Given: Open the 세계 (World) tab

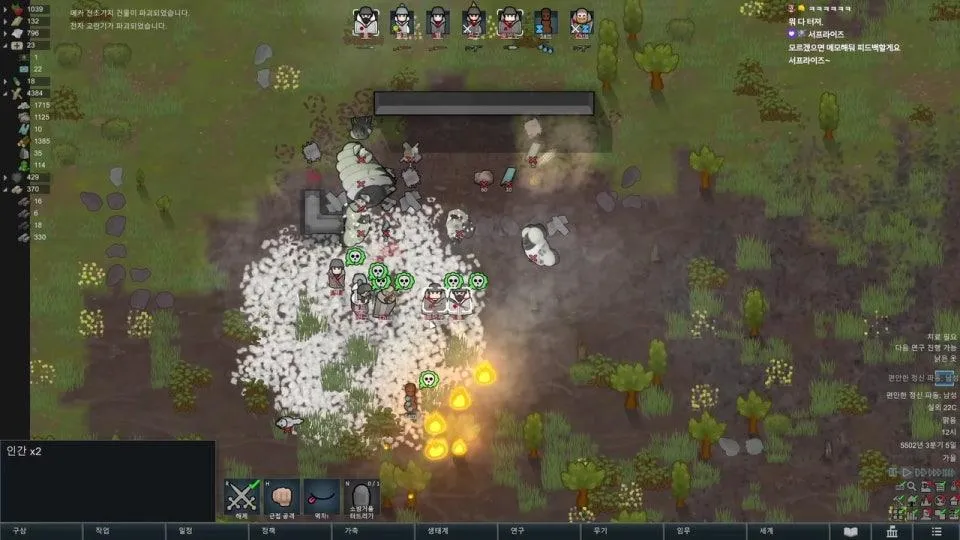Looking at the screenshot, I should coord(766,531).
